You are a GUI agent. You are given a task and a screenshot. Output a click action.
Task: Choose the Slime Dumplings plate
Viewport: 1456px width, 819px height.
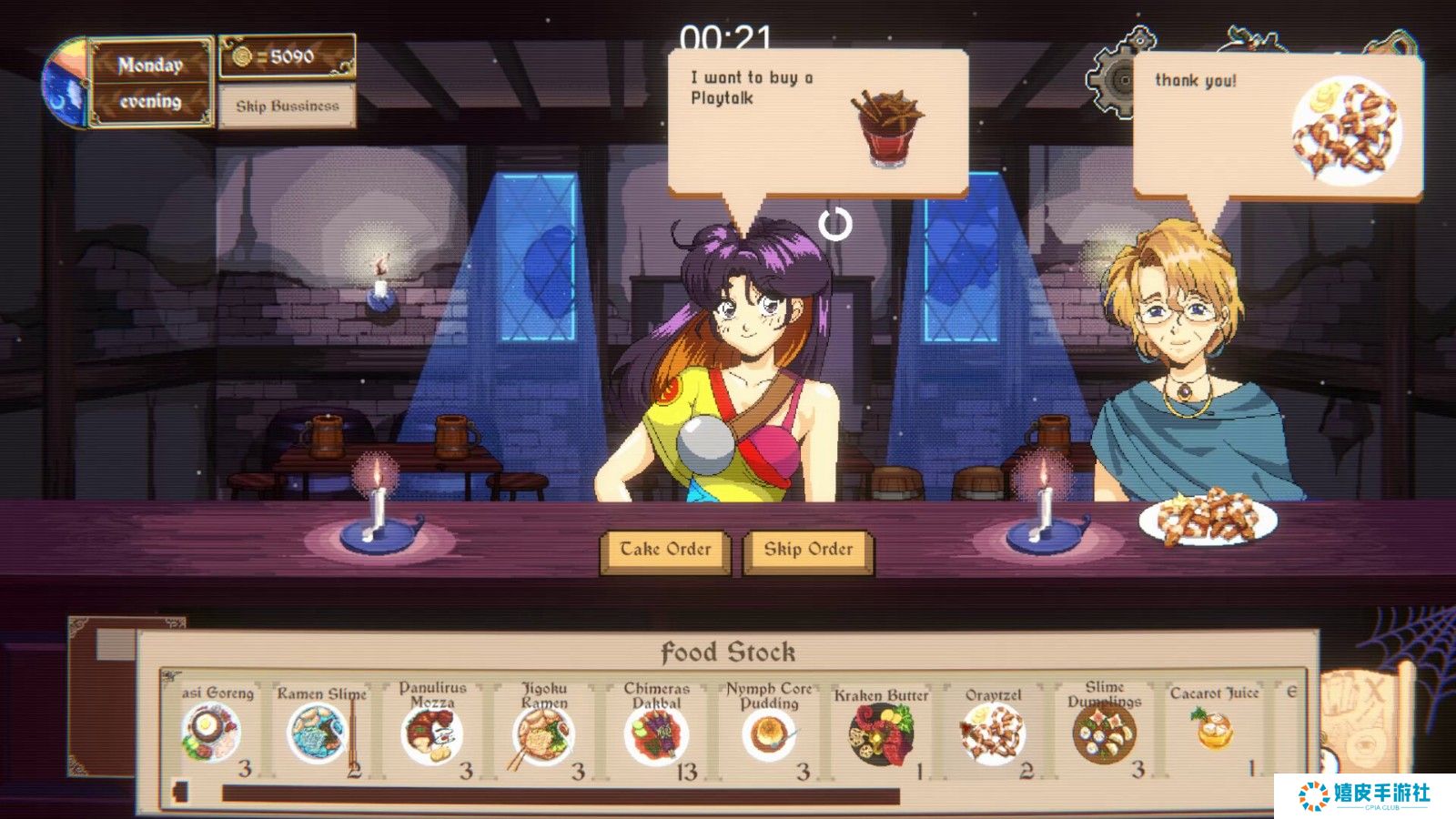(x=1104, y=734)
